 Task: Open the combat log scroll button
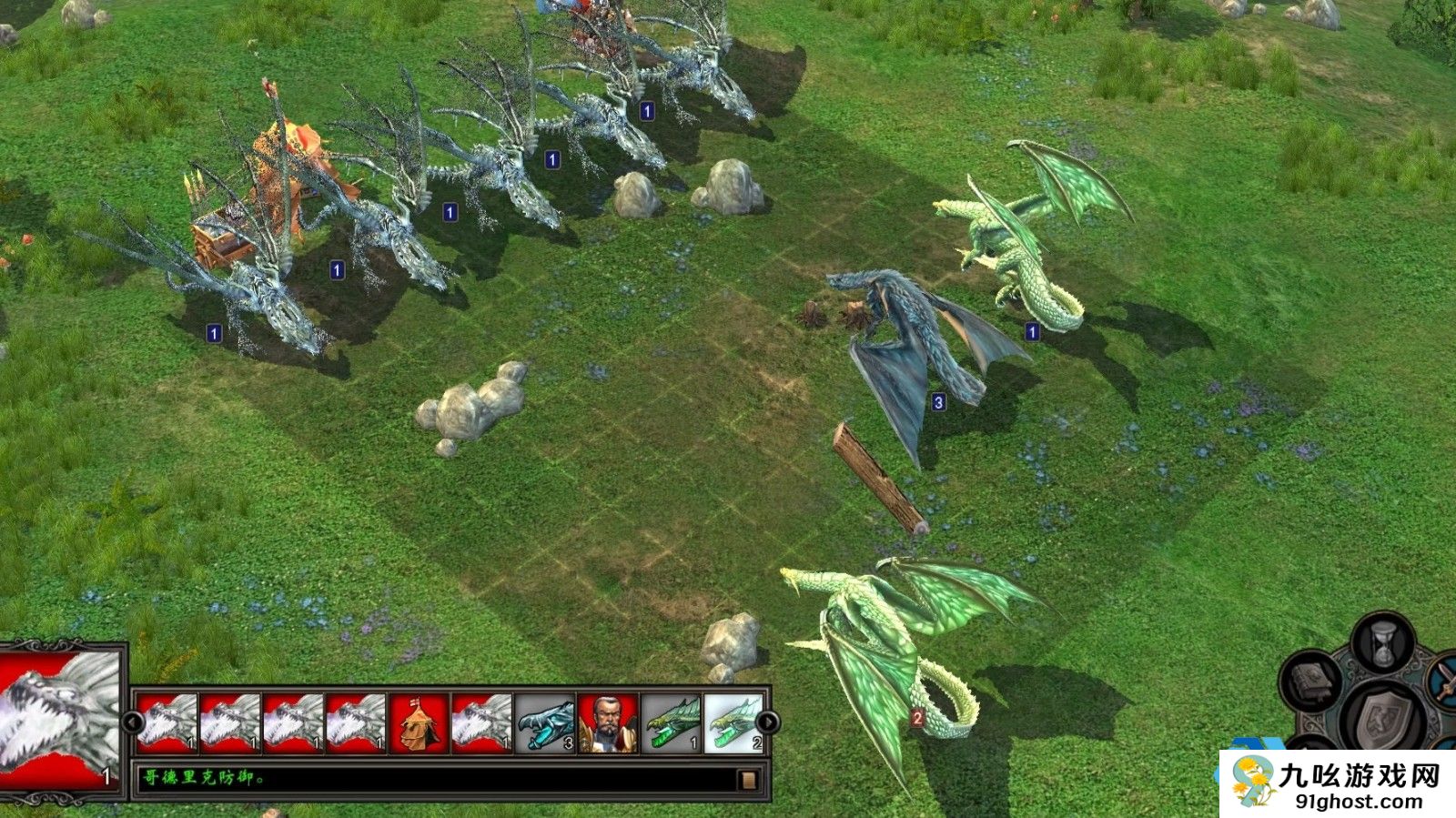coord(748,780)
